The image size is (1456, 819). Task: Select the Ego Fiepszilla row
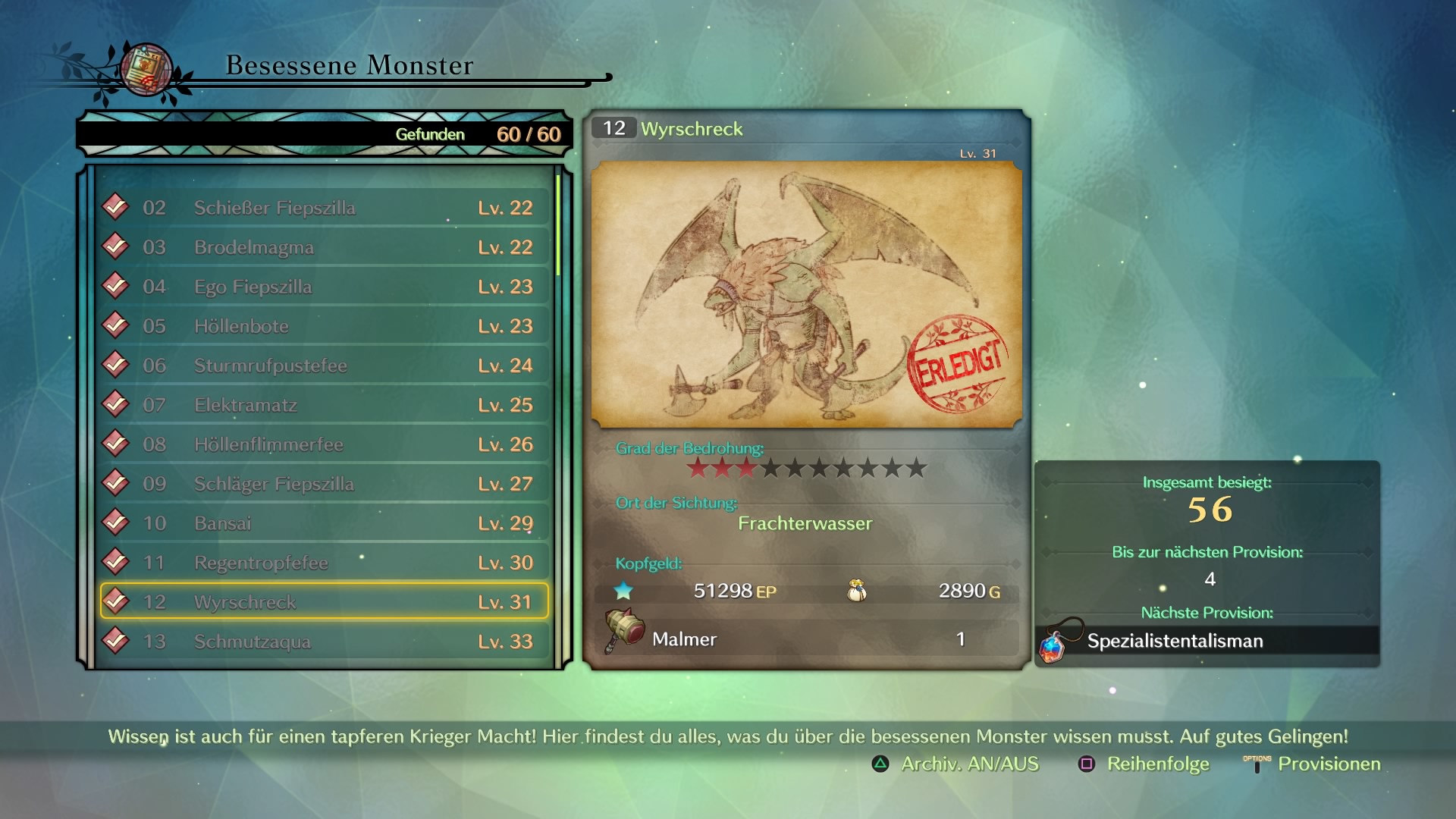[325, 287]
